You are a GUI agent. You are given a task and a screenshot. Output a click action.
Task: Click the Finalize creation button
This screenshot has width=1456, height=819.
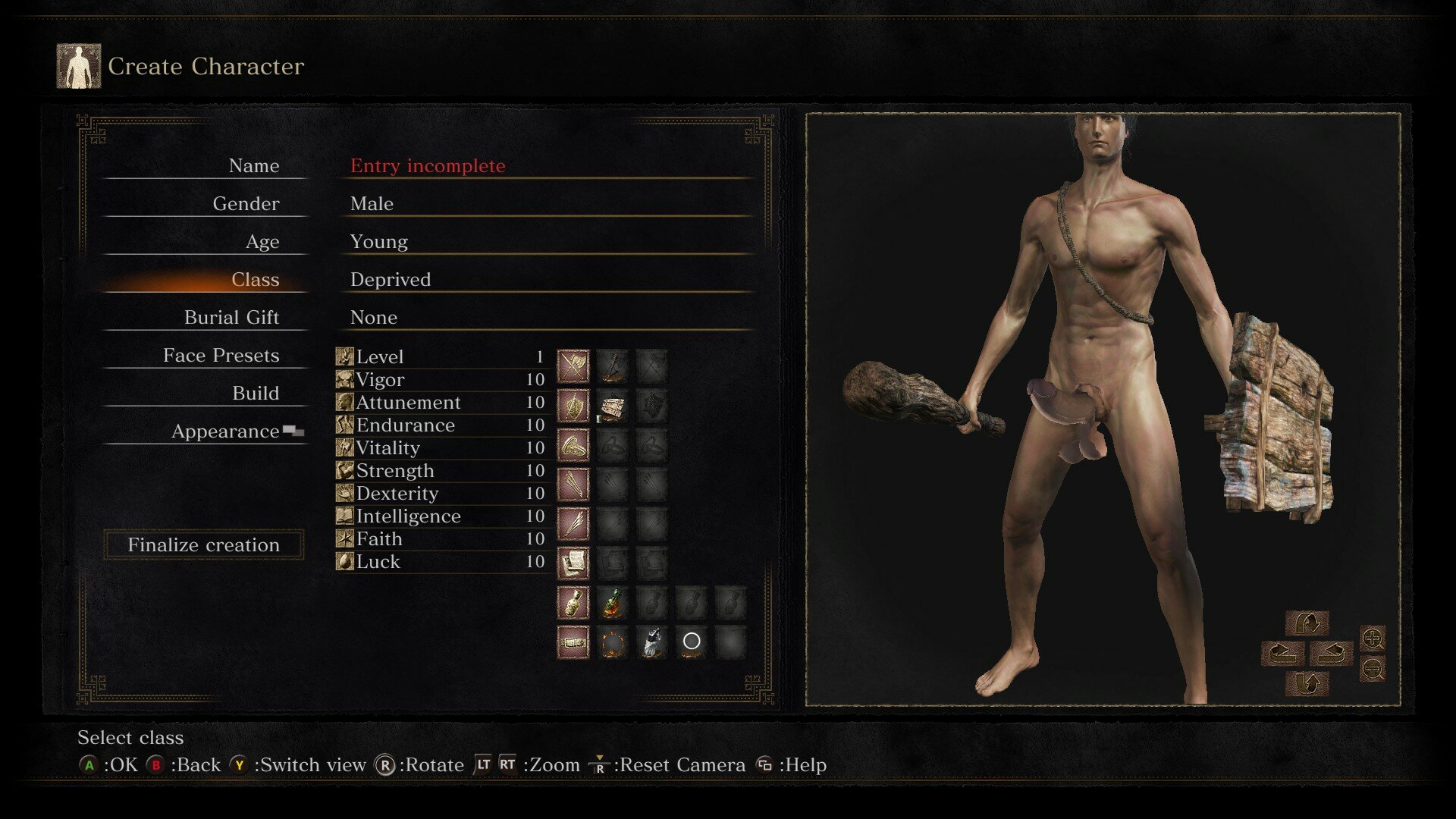(x=203, y=544)
